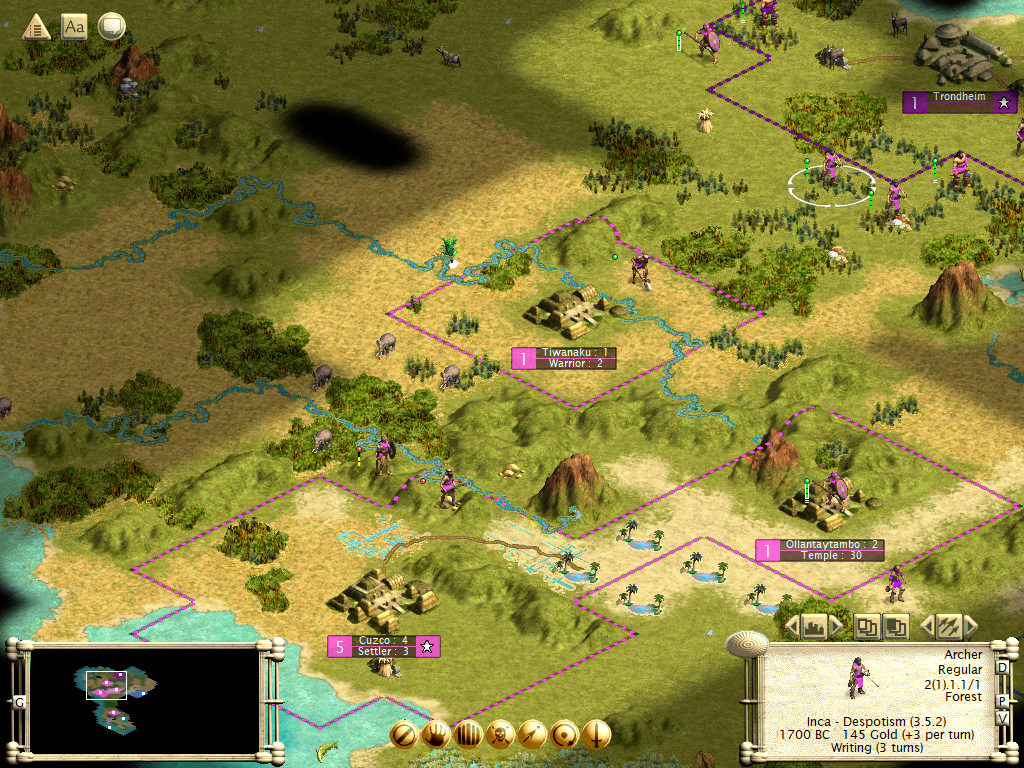Click the P button on info panel
Image resolution: width=1024 pixels, height=768 pixels.
1002,700
